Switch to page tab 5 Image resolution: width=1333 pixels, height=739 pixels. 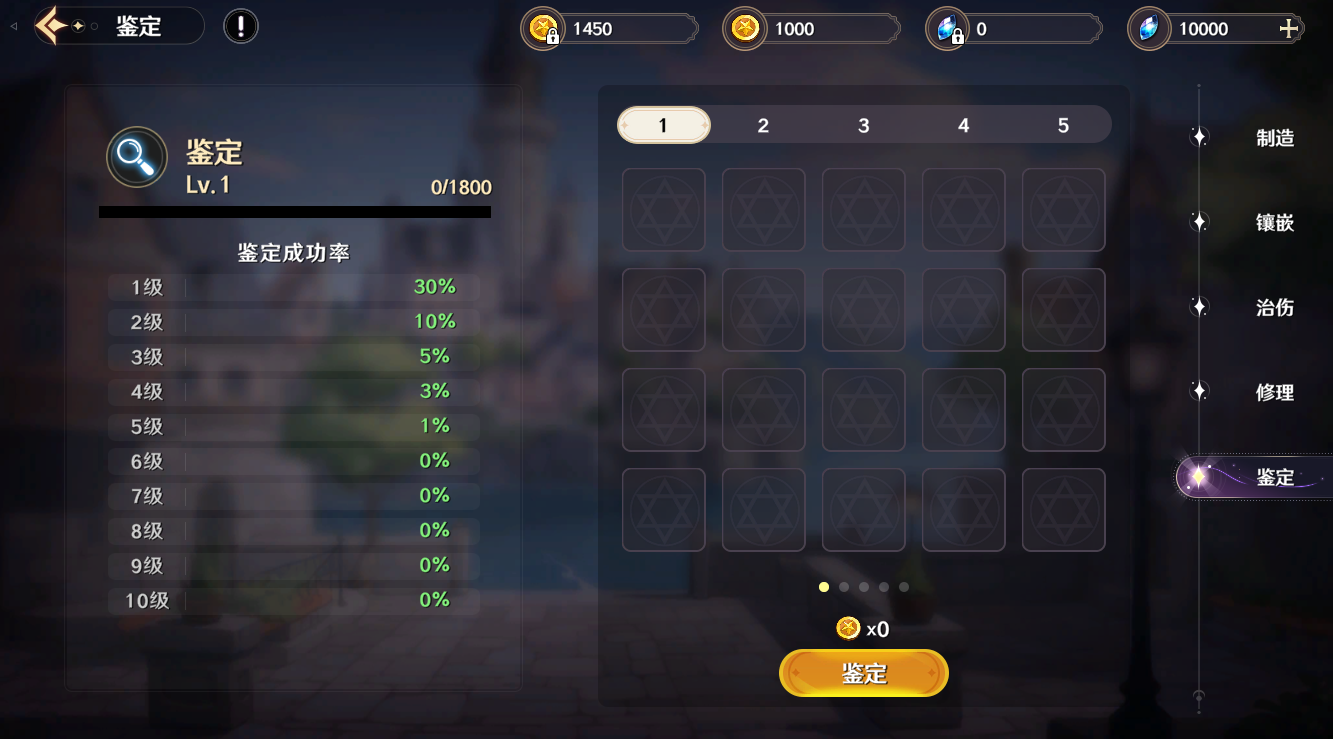1063,125
